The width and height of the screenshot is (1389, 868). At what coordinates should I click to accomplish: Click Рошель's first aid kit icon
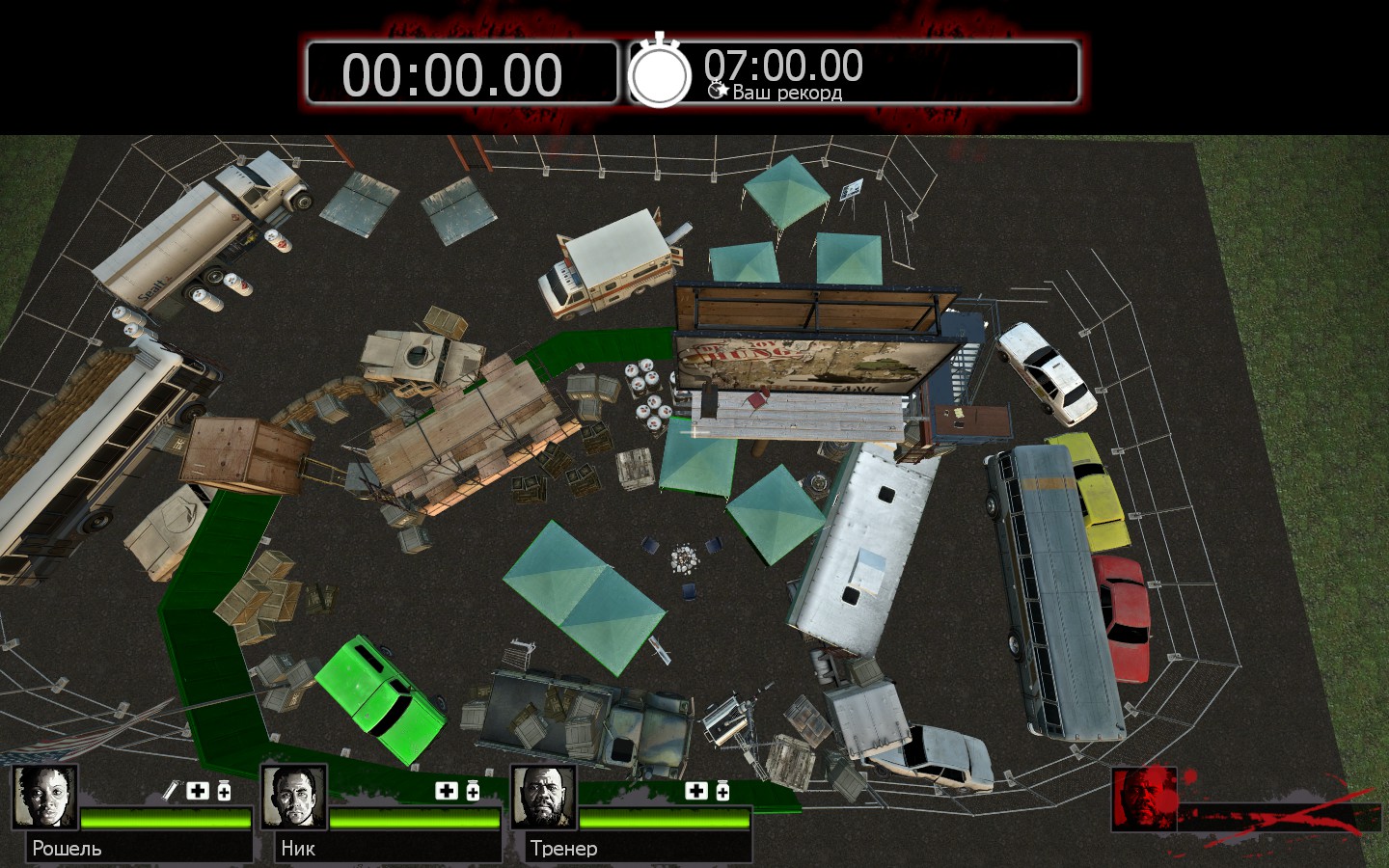point(198,791)
